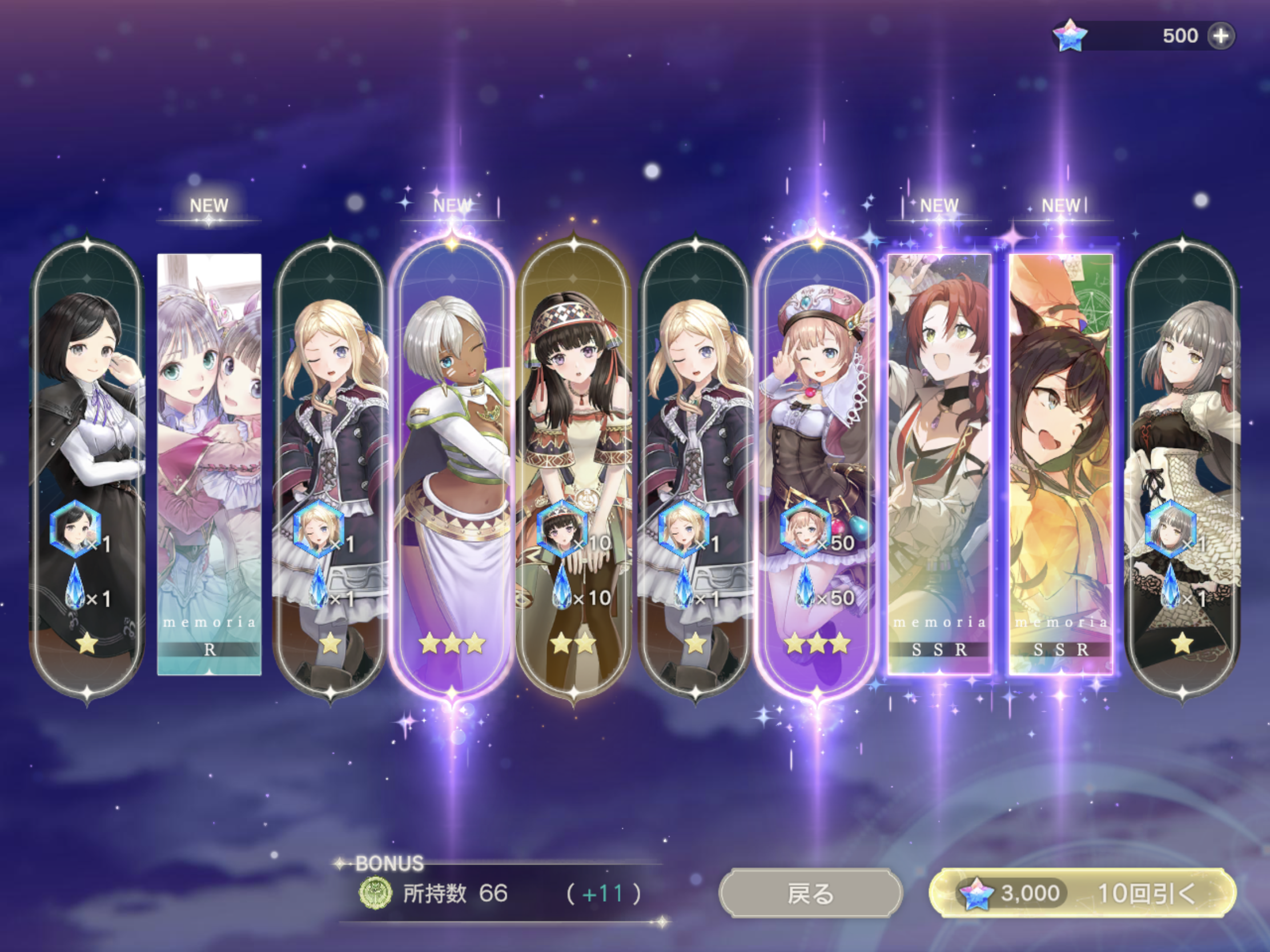Open the red-haired SSR memoria card

click(x=939, y=463)
